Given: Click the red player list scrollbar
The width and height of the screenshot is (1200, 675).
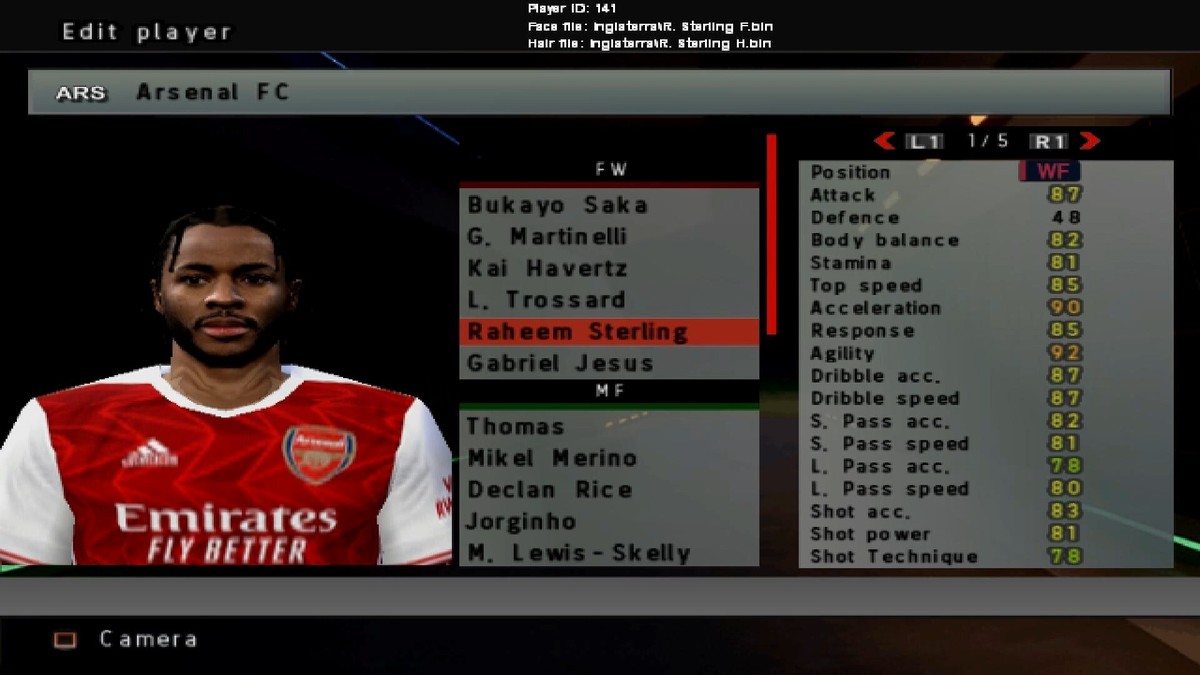Looking at the screenshot, I should click(x=771, y=235).
